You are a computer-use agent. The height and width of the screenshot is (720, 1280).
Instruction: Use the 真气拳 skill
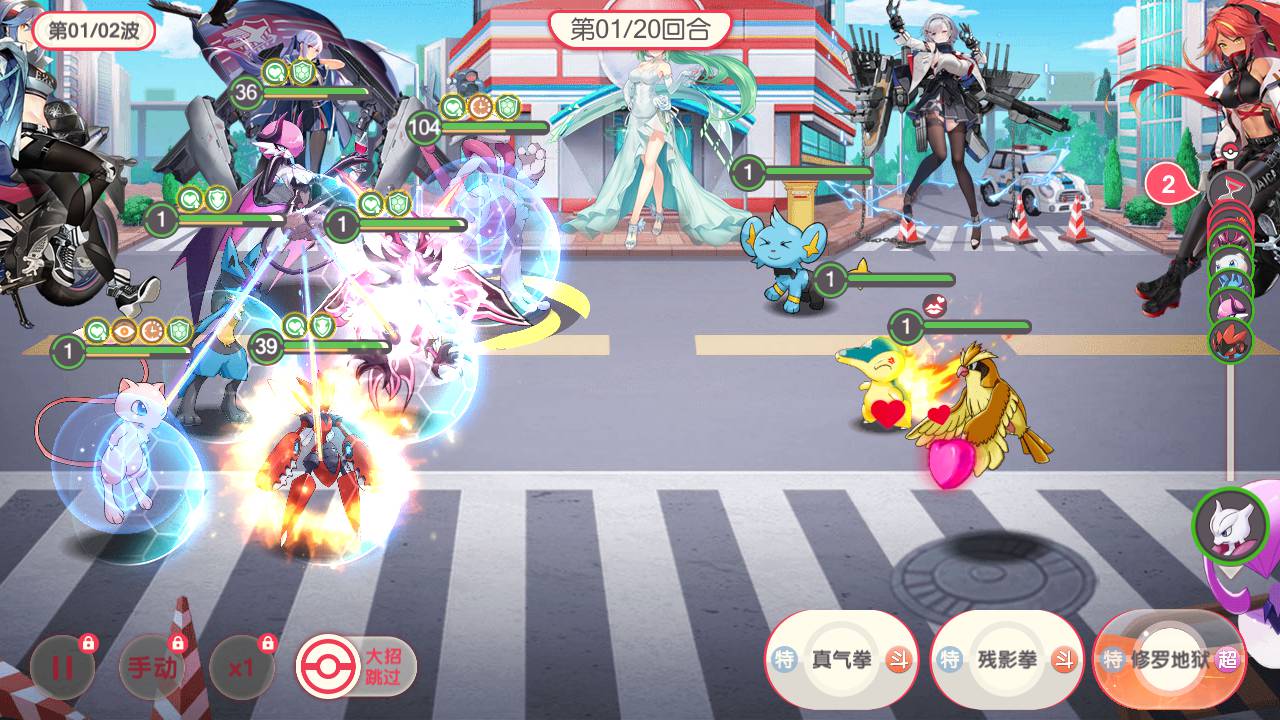[840, 660]
